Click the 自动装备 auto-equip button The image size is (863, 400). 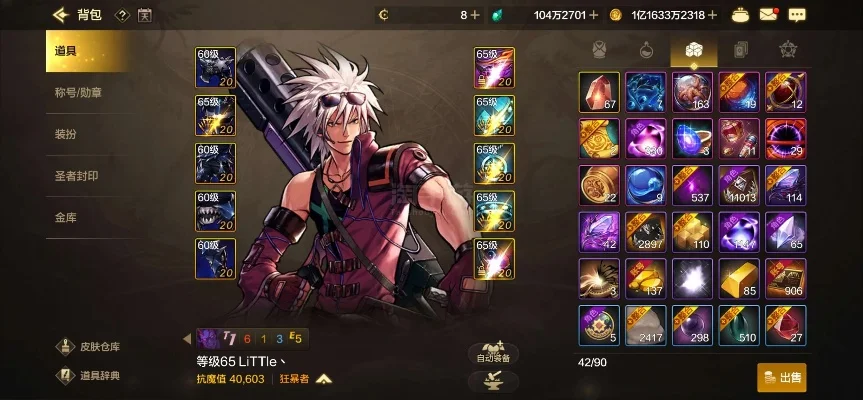pos(493,353)
